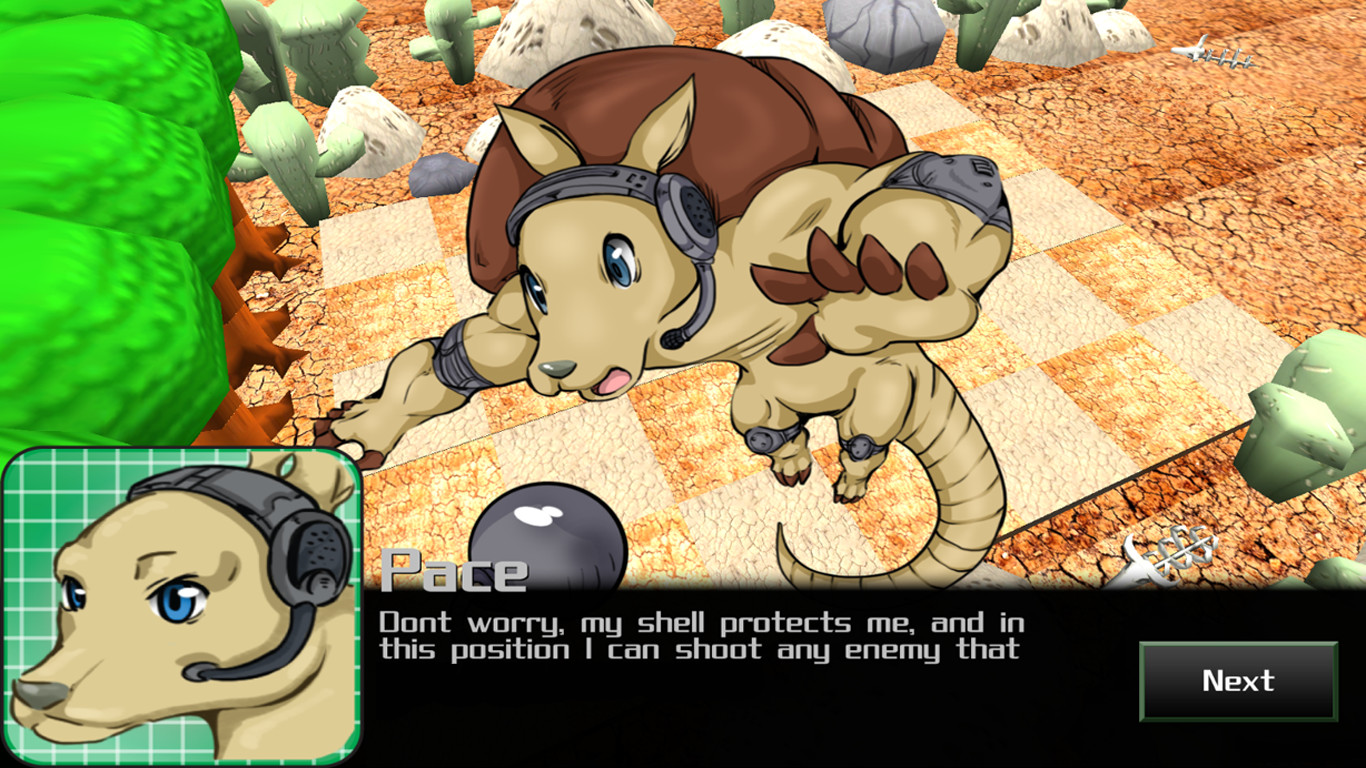Click the animal skeleton on the upper-right desert

point(1215,55)
